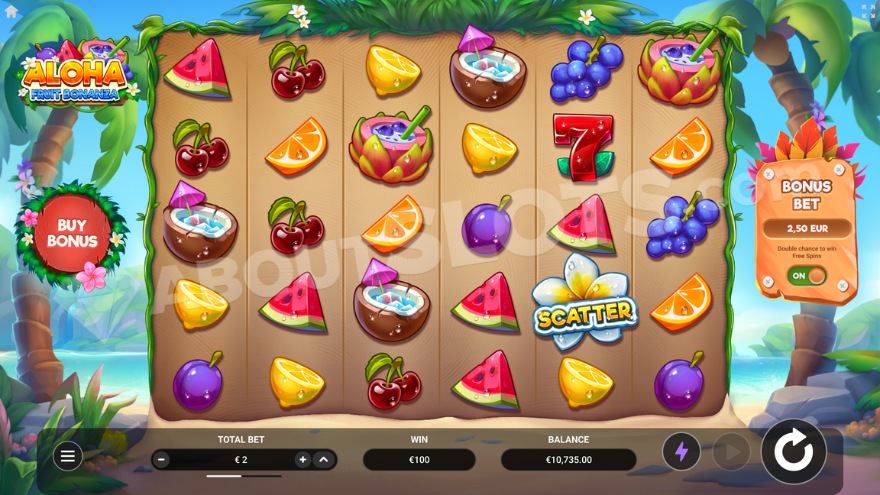Decrease total bet with the minus button

pos(162,460)
